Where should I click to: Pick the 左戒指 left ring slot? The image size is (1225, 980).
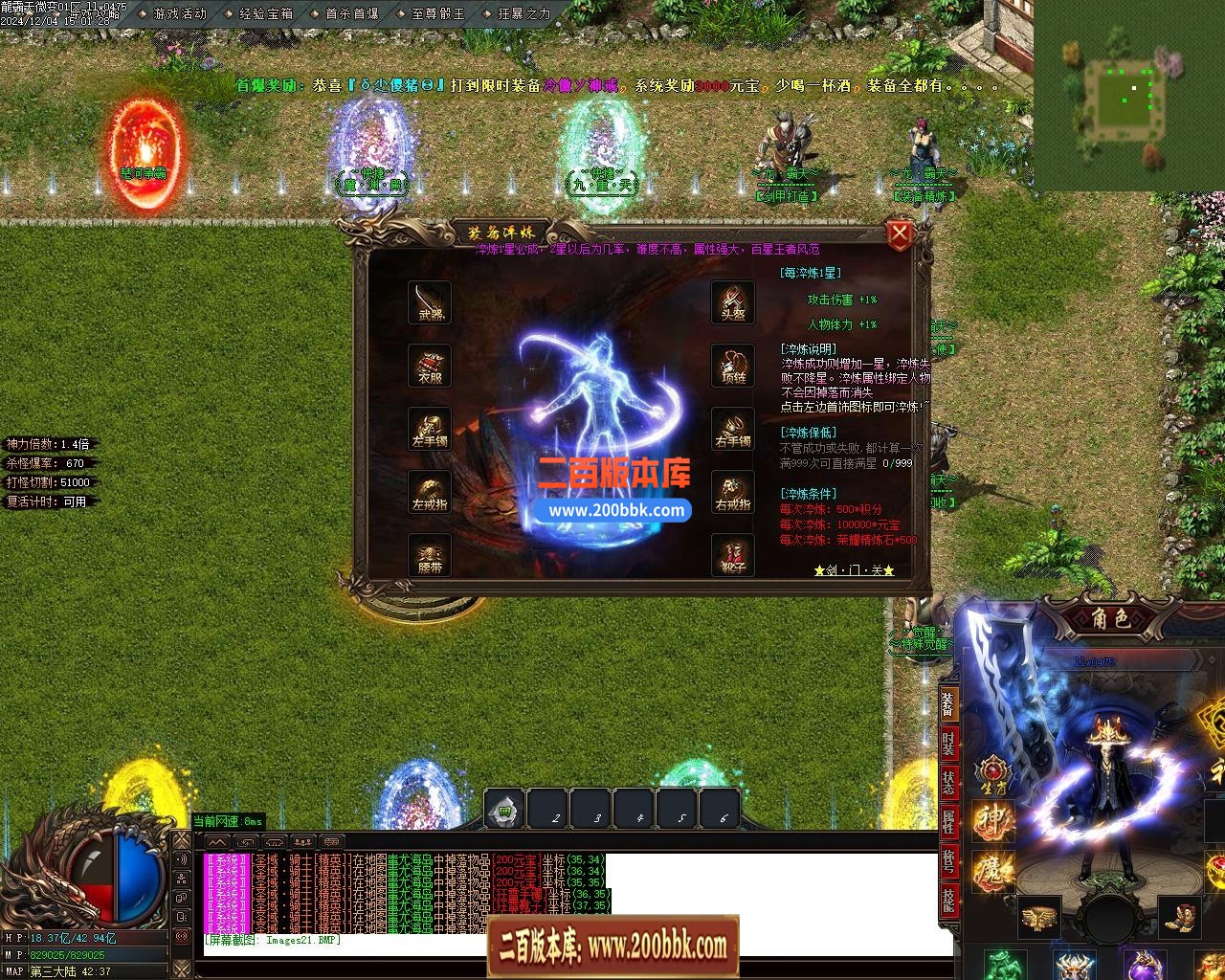tap(430, 491)
